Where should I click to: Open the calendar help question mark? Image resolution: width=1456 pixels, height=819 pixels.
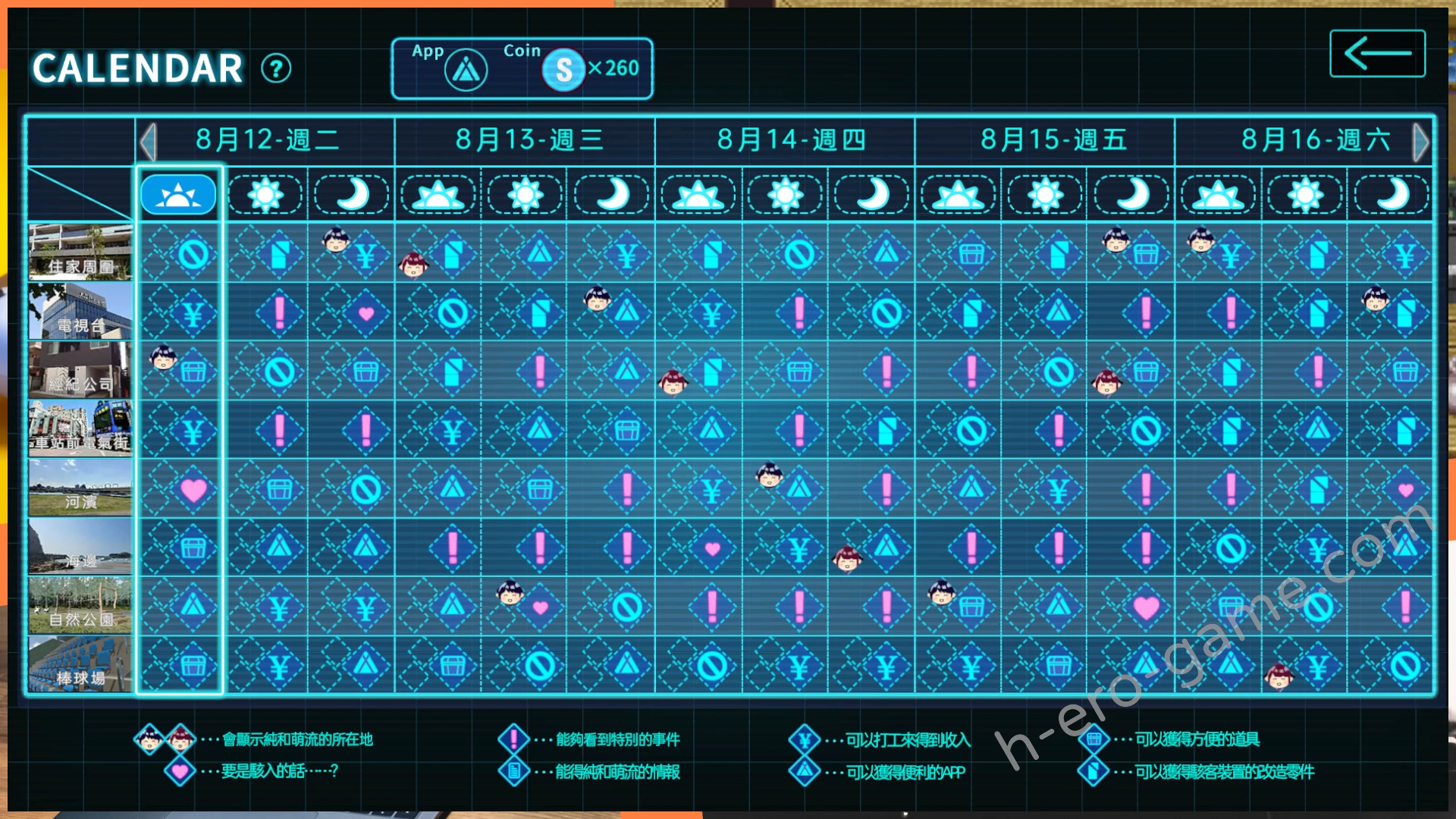coord(276,69)
